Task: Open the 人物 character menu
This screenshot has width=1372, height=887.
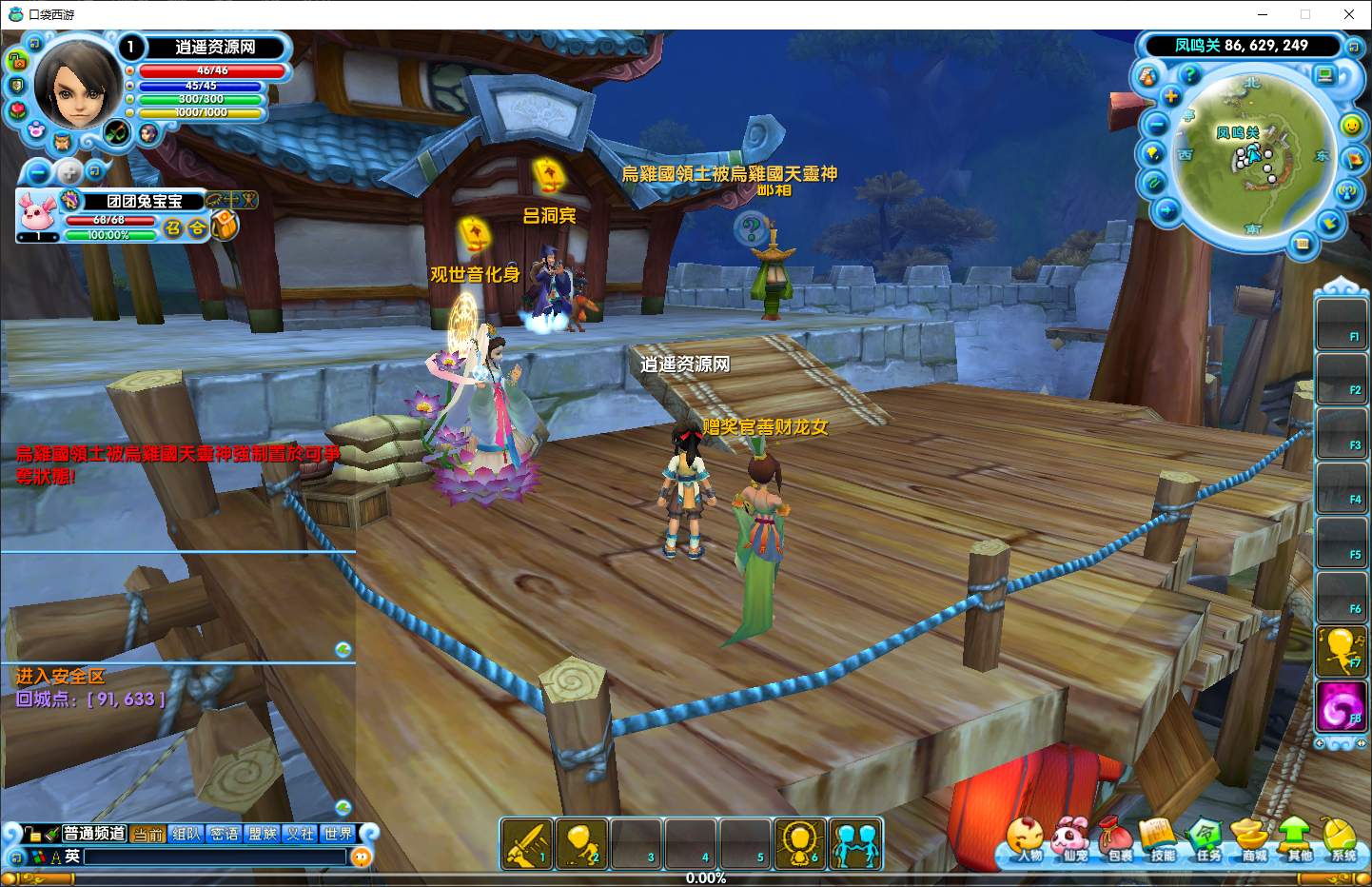Action: [x=1026, y=839]
